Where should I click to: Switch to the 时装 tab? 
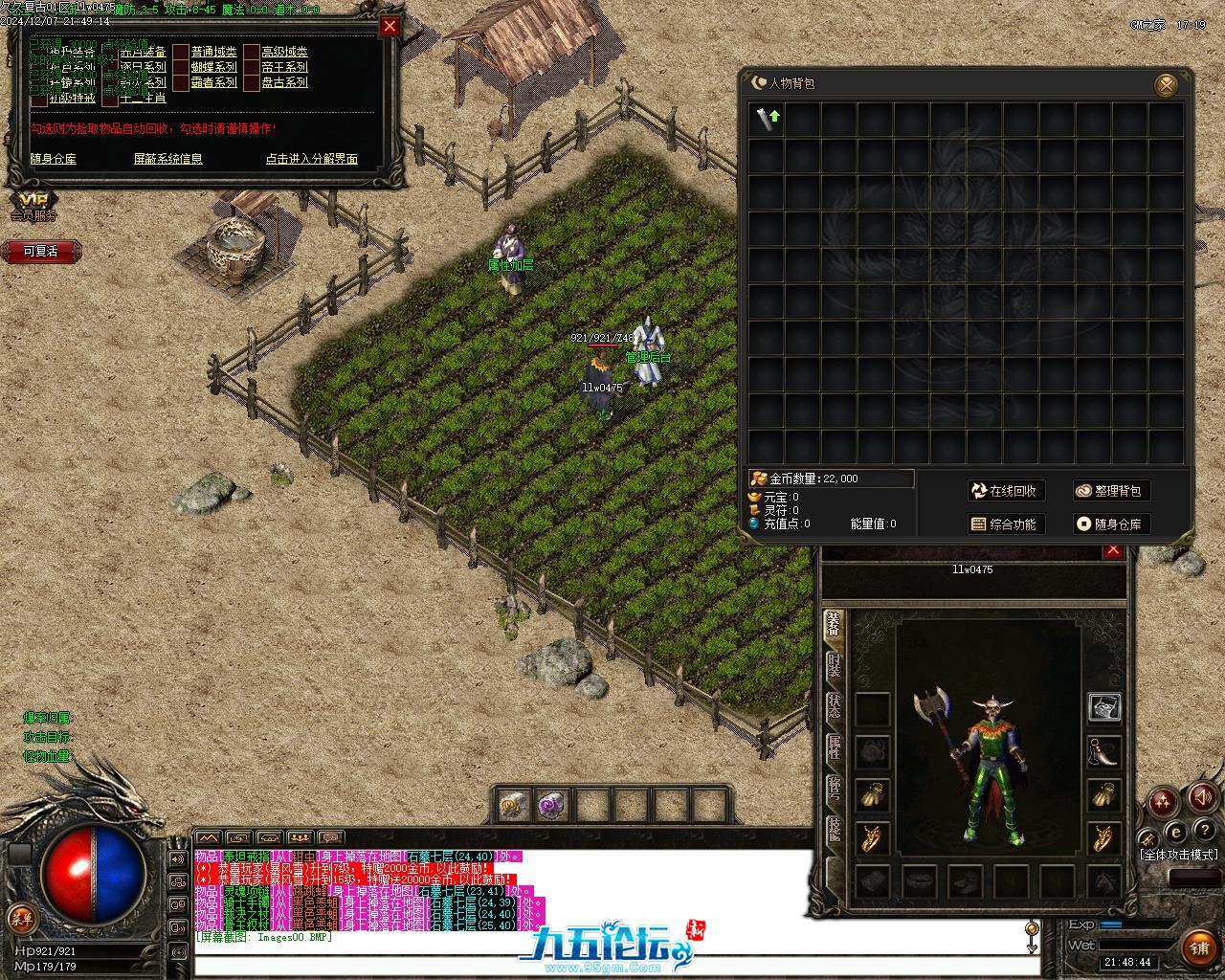[x=834, y=665]
